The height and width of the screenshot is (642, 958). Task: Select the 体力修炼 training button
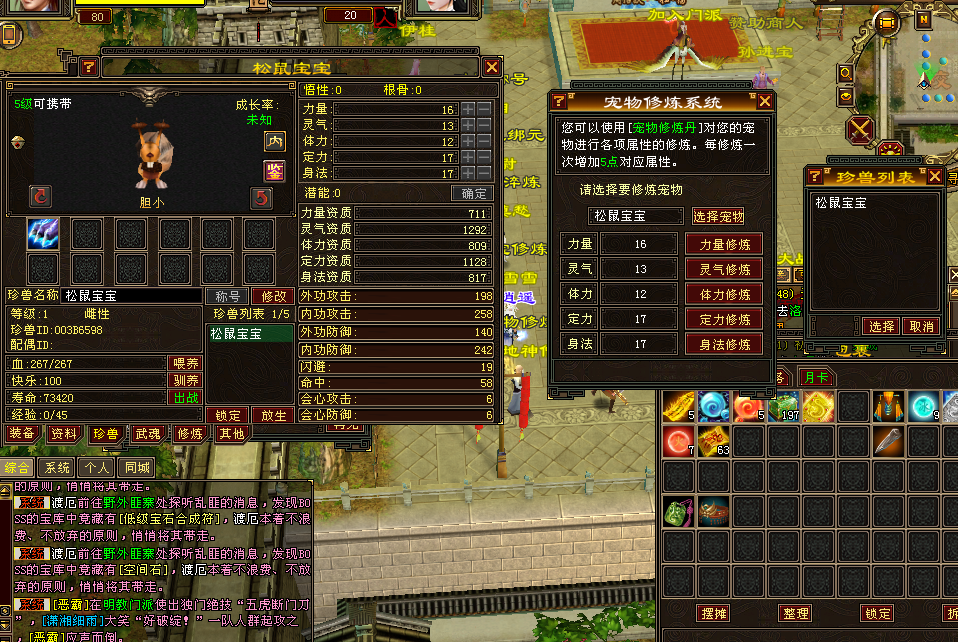(724, 295)
